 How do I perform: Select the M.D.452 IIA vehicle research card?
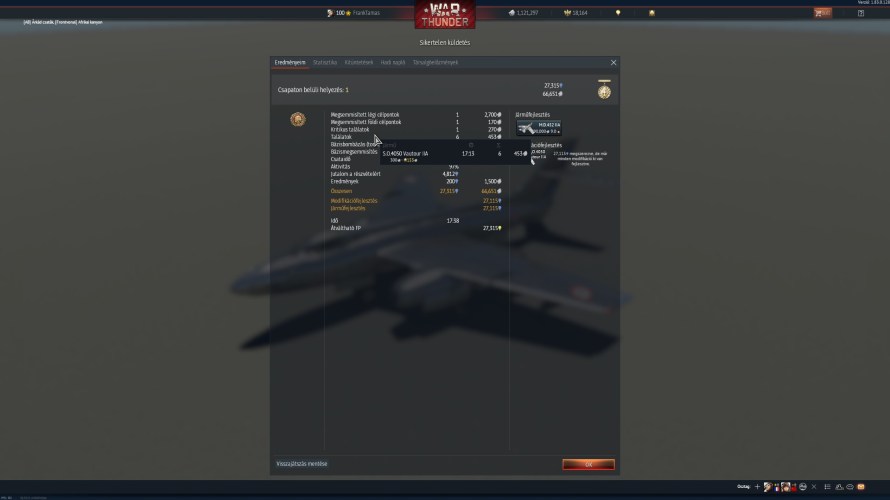point(539,127)
